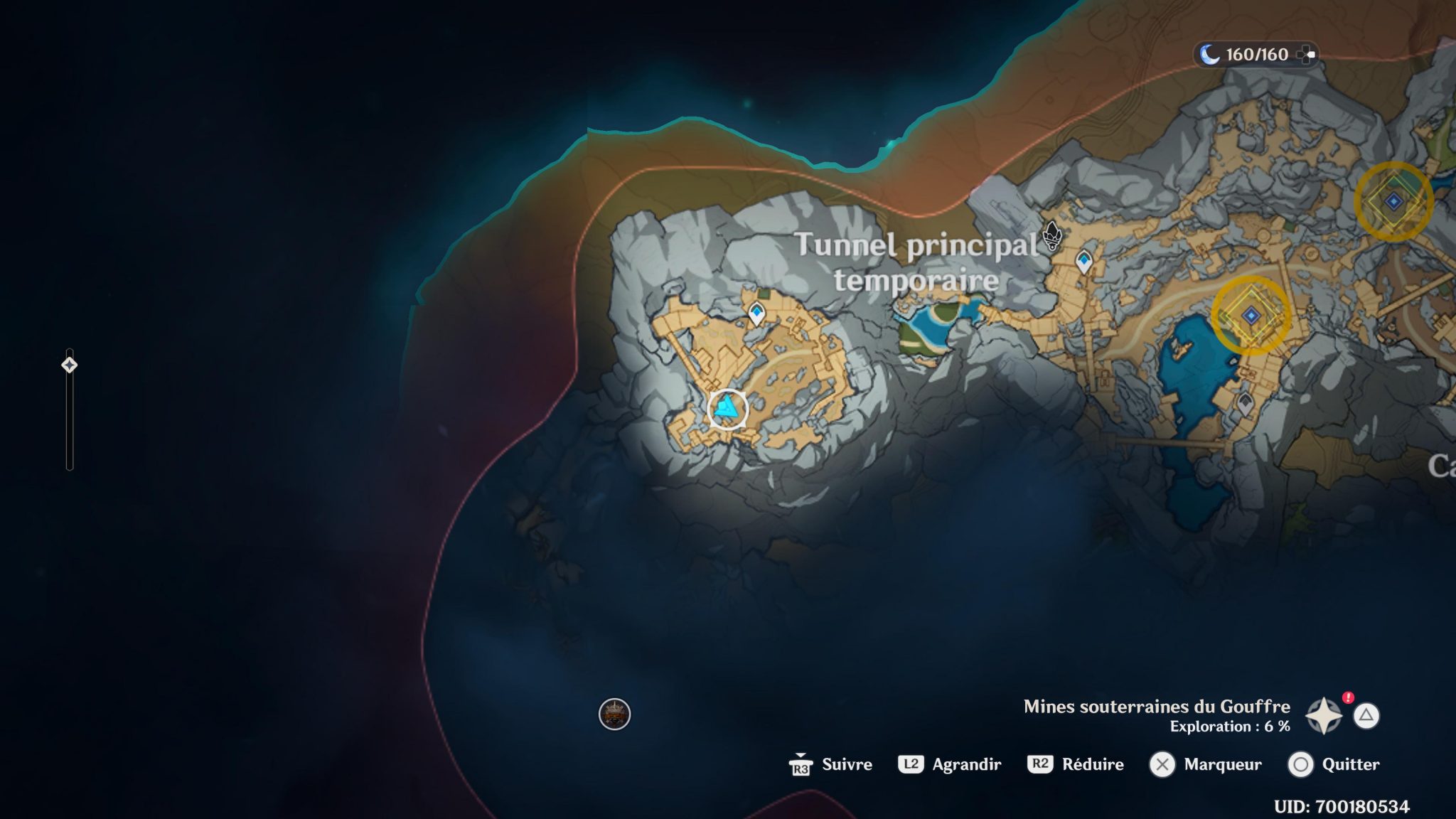This screenshot has height=819, width=1456.
Task: Click the small diamond beside the resin counter
Action: pyautogui.click(x=1307, y=54)
